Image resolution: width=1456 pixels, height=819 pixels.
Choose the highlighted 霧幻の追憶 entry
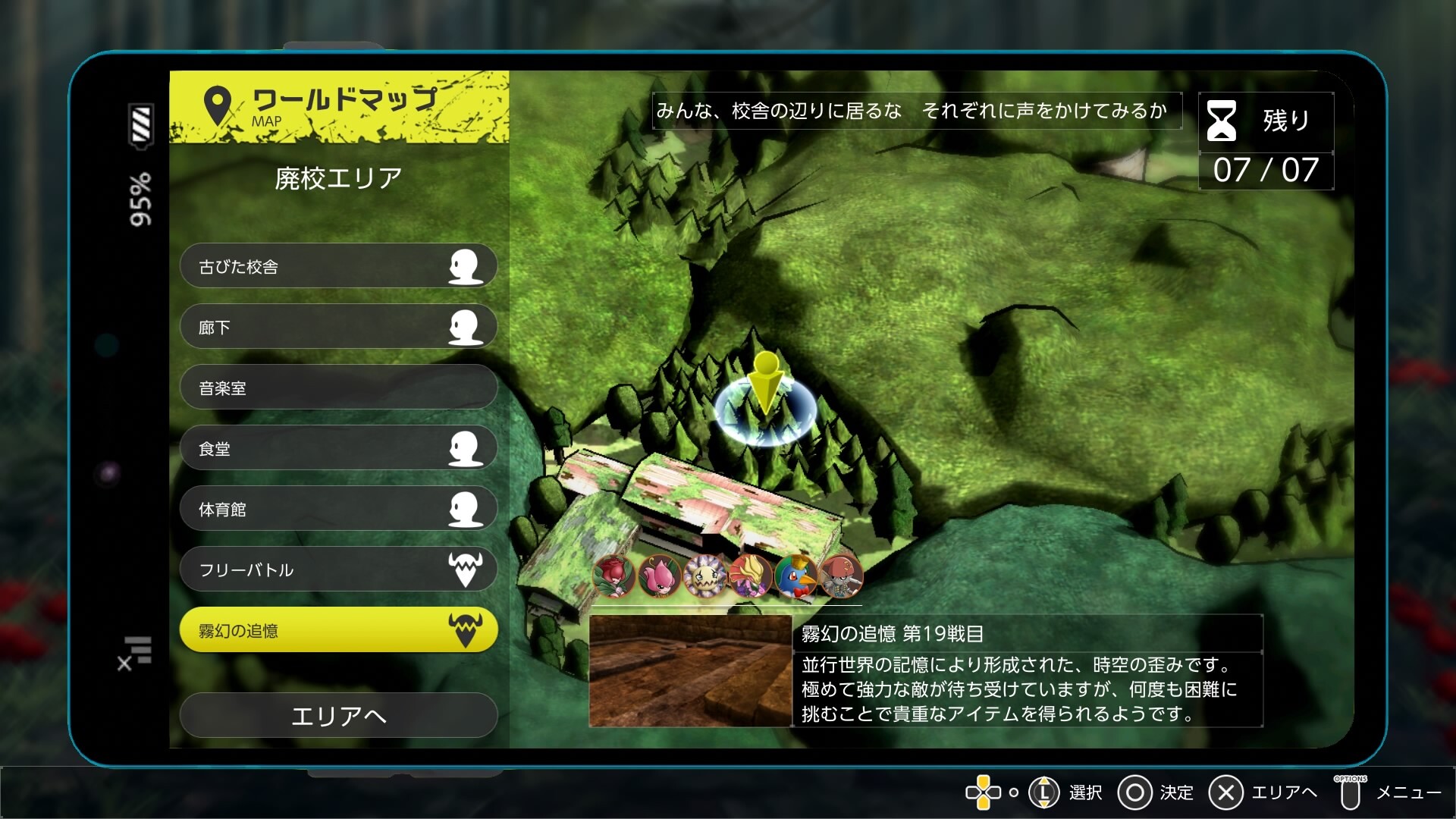click(x=338, y=630)
